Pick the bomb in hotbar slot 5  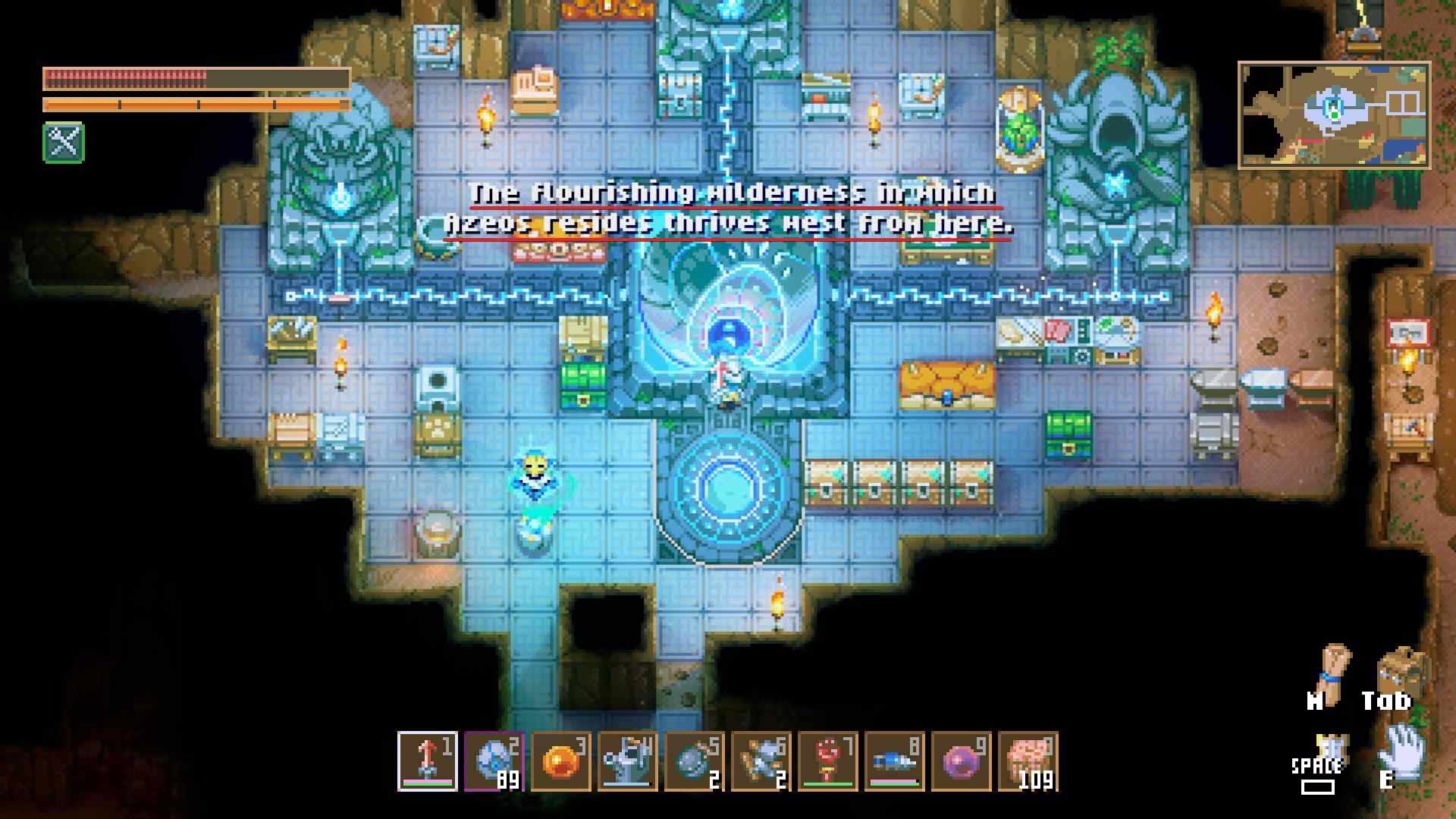point(694,761)
